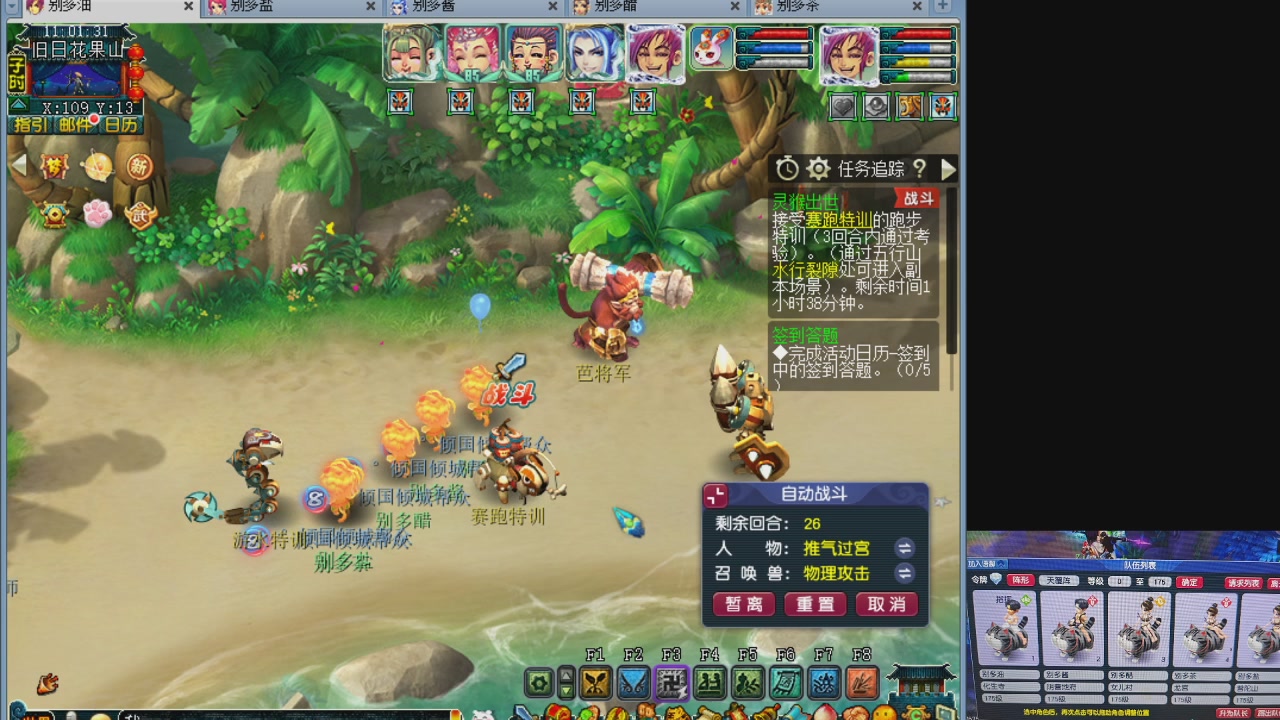Select the first teammate thumbnail in 队伍列表
Image resolution: width=1280 pixels, height=720 pixels.
tap(1006, 628)
